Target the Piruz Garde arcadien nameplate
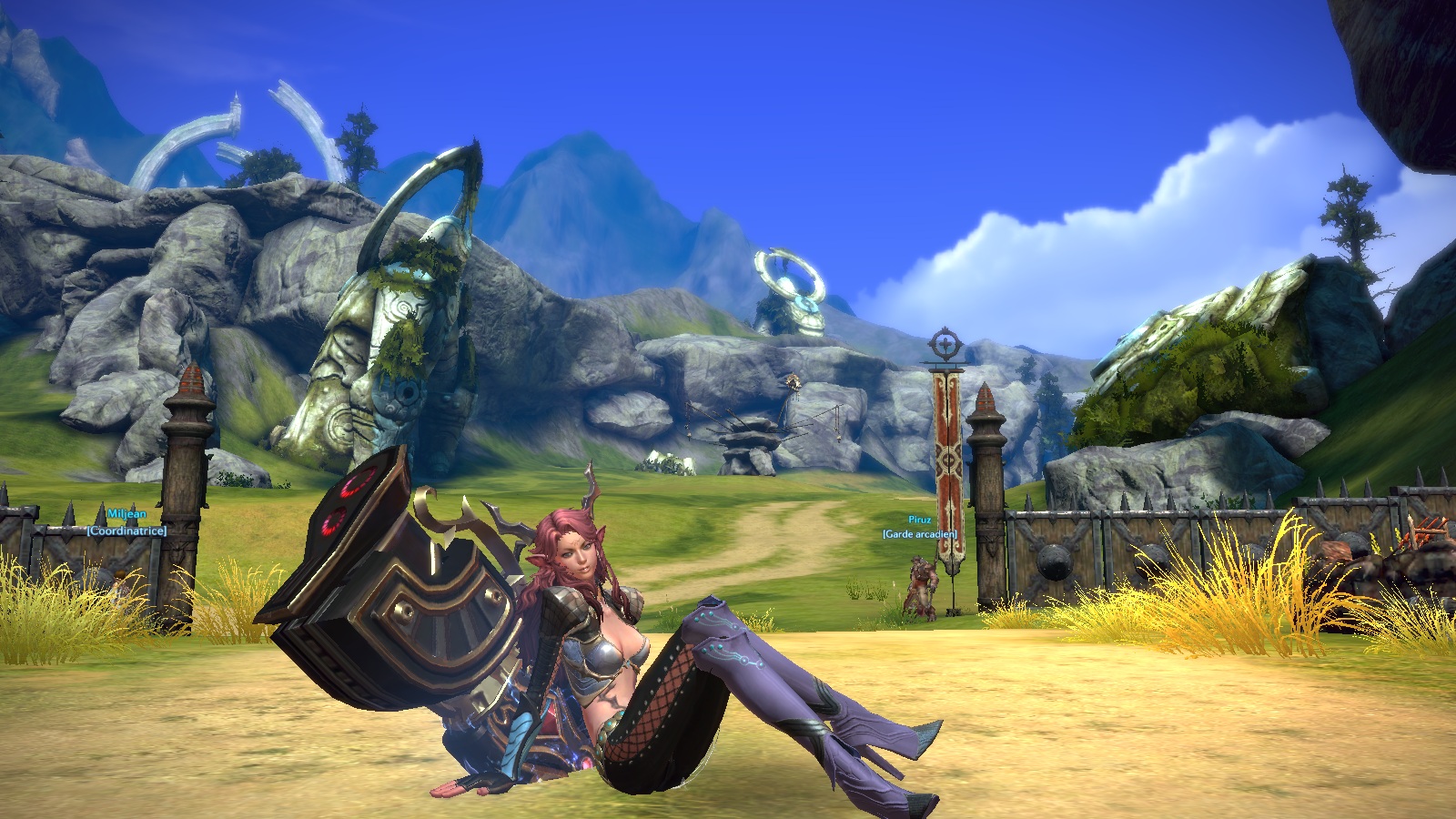Viewport: 1456px width, 819px height. 920,527
